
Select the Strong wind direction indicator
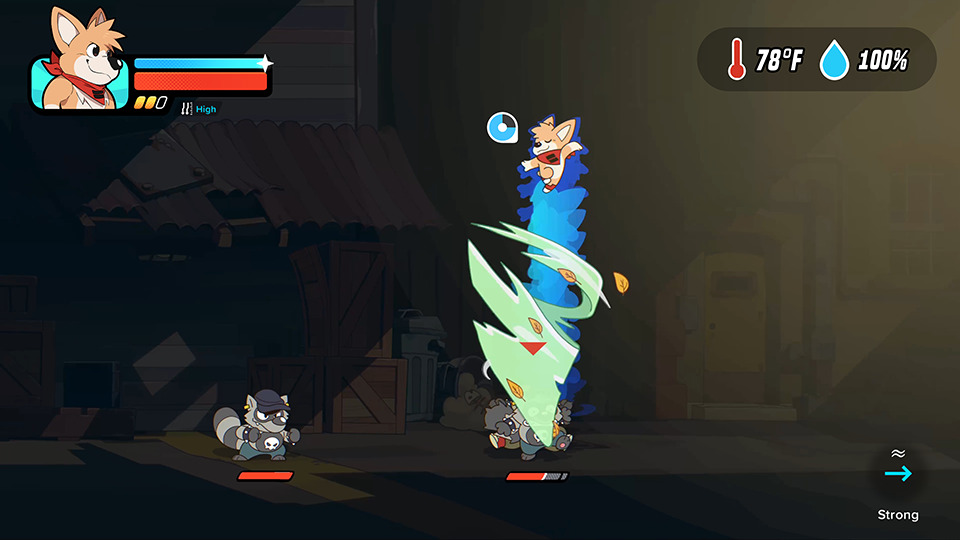(x=898, y=473)
